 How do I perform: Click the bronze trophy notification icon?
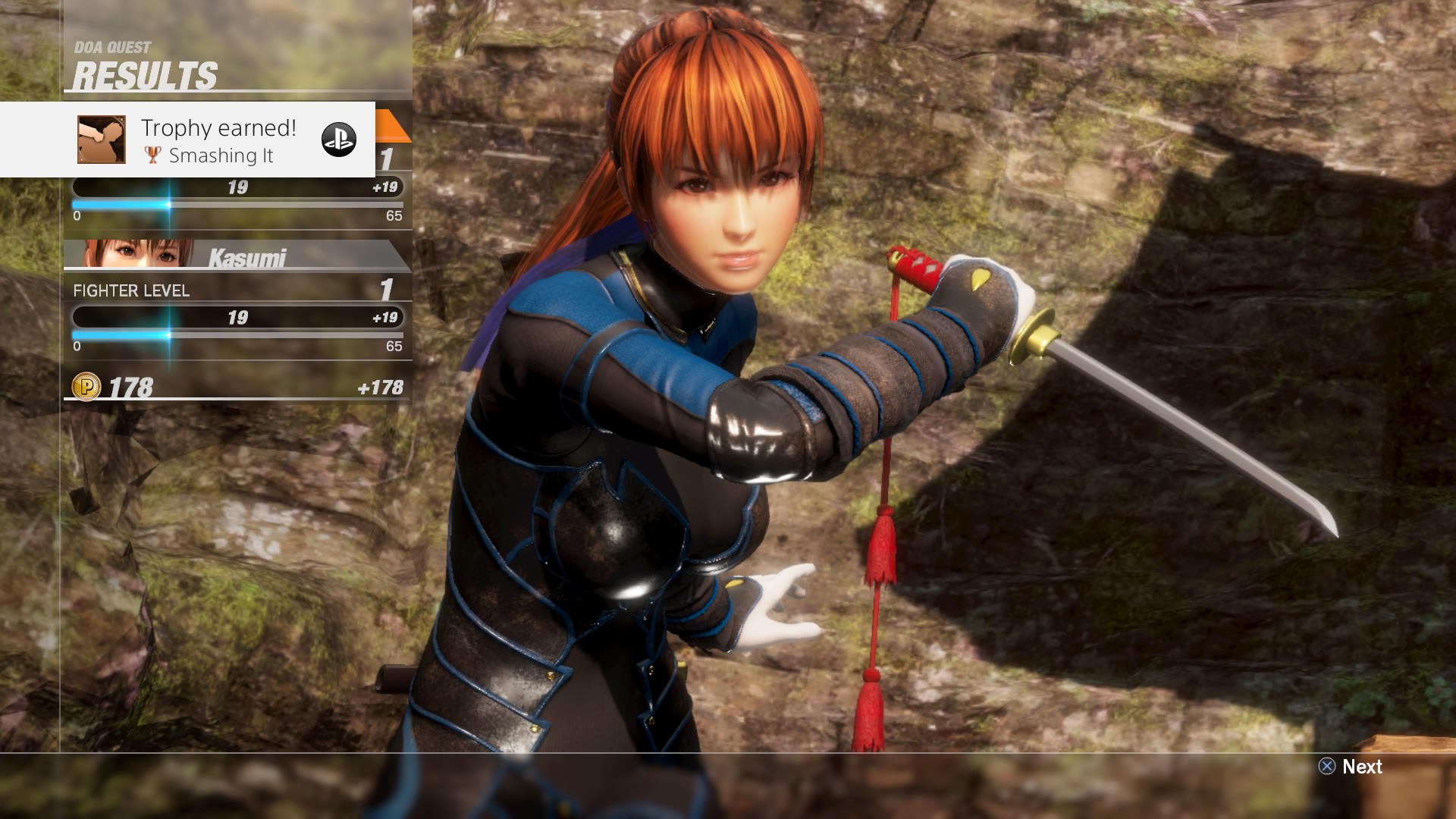101,140
